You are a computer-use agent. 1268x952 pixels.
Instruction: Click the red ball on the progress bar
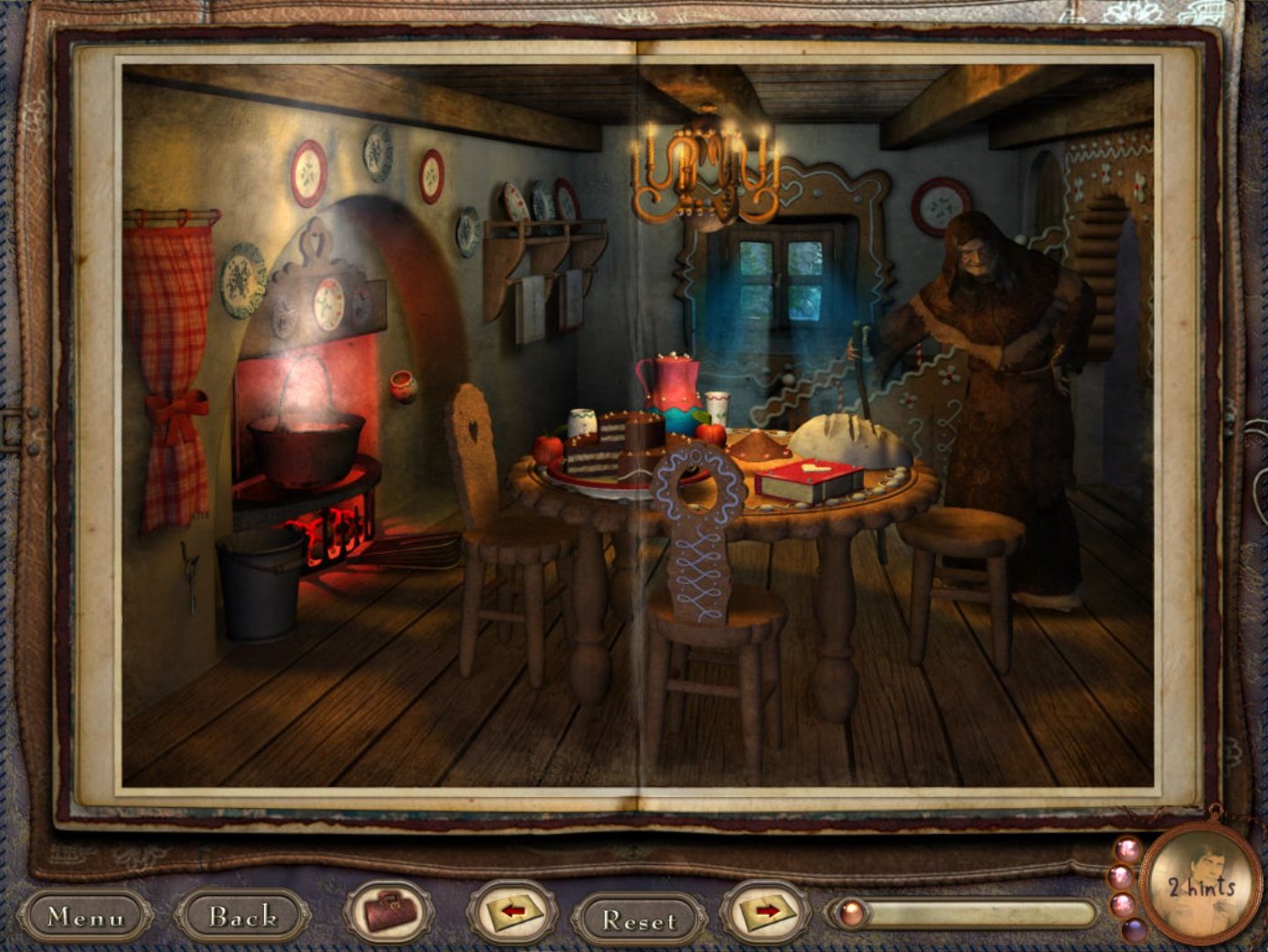[851, 913]
